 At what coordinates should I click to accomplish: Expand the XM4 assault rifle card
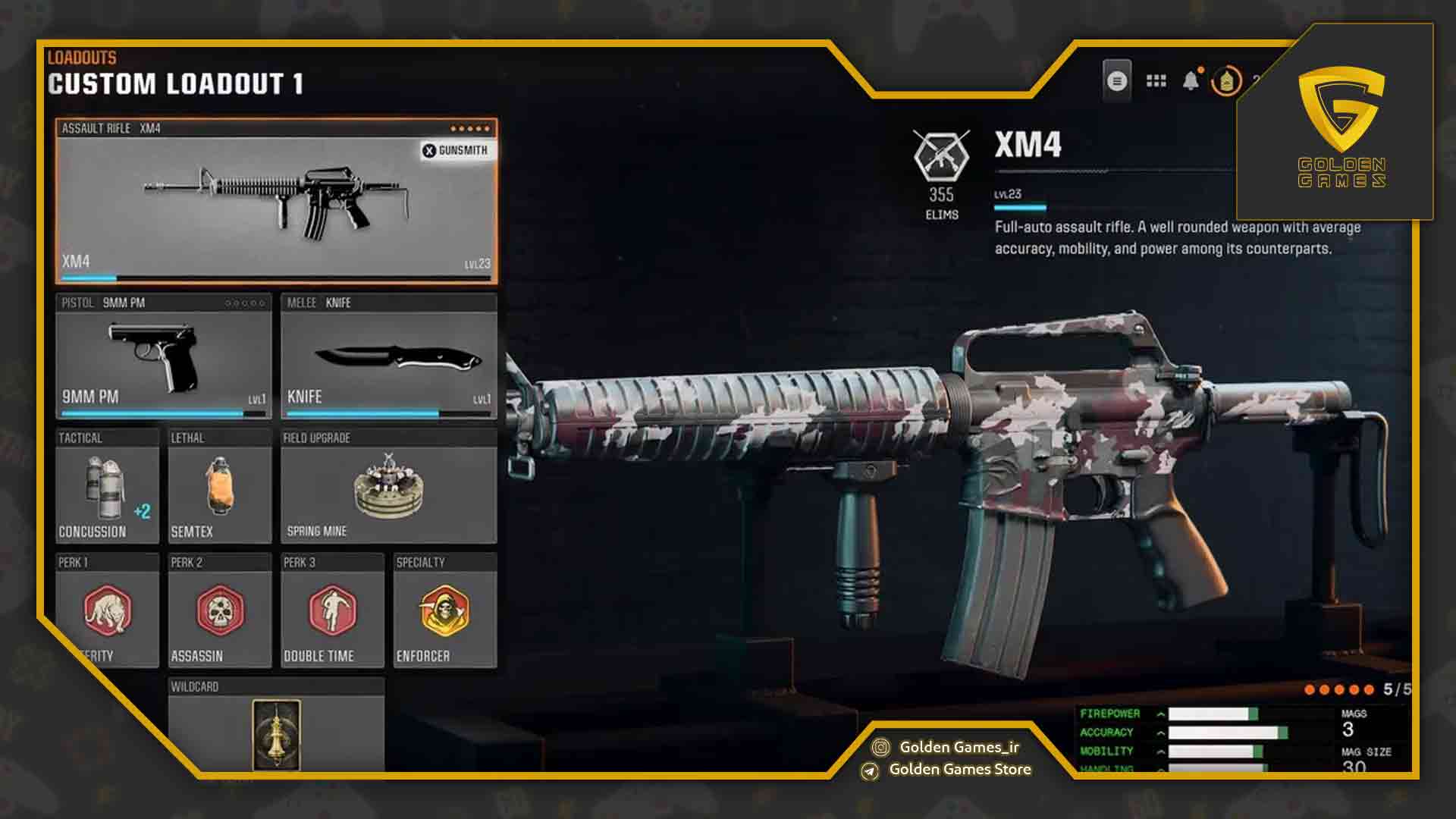click(x=275, y=201)
